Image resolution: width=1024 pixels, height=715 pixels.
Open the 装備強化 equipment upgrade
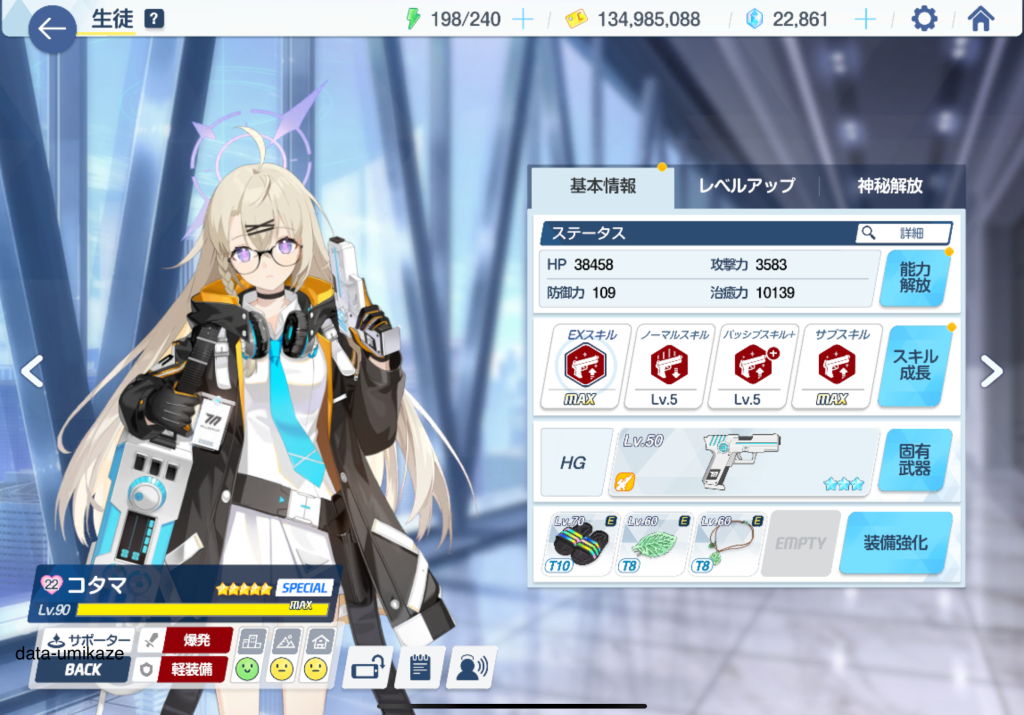(895, 543)
